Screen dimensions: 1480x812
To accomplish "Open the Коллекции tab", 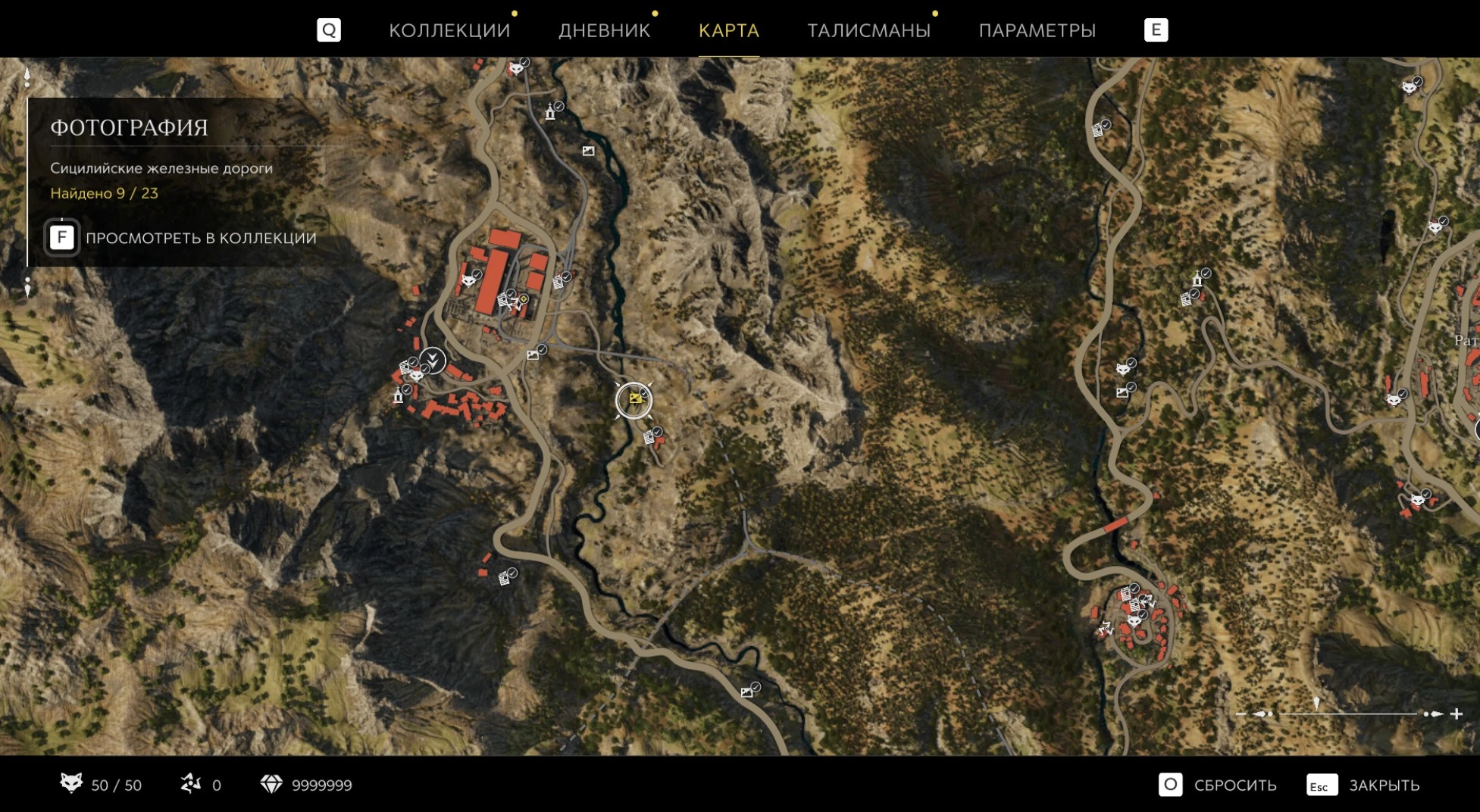I will [x=449, y=30].
